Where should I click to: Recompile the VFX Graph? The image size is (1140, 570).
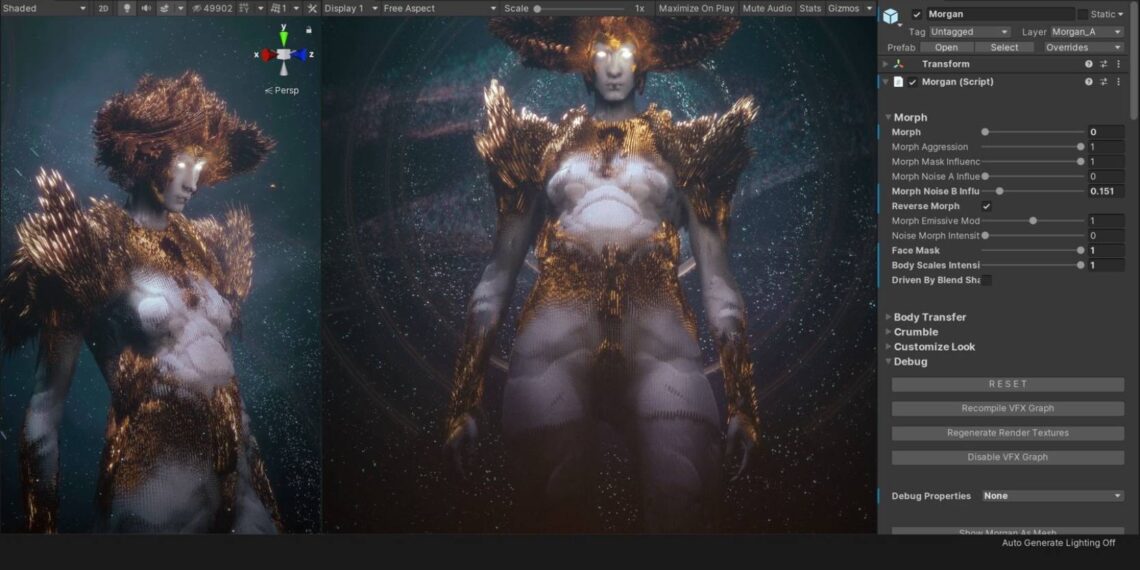point(1007,408)
